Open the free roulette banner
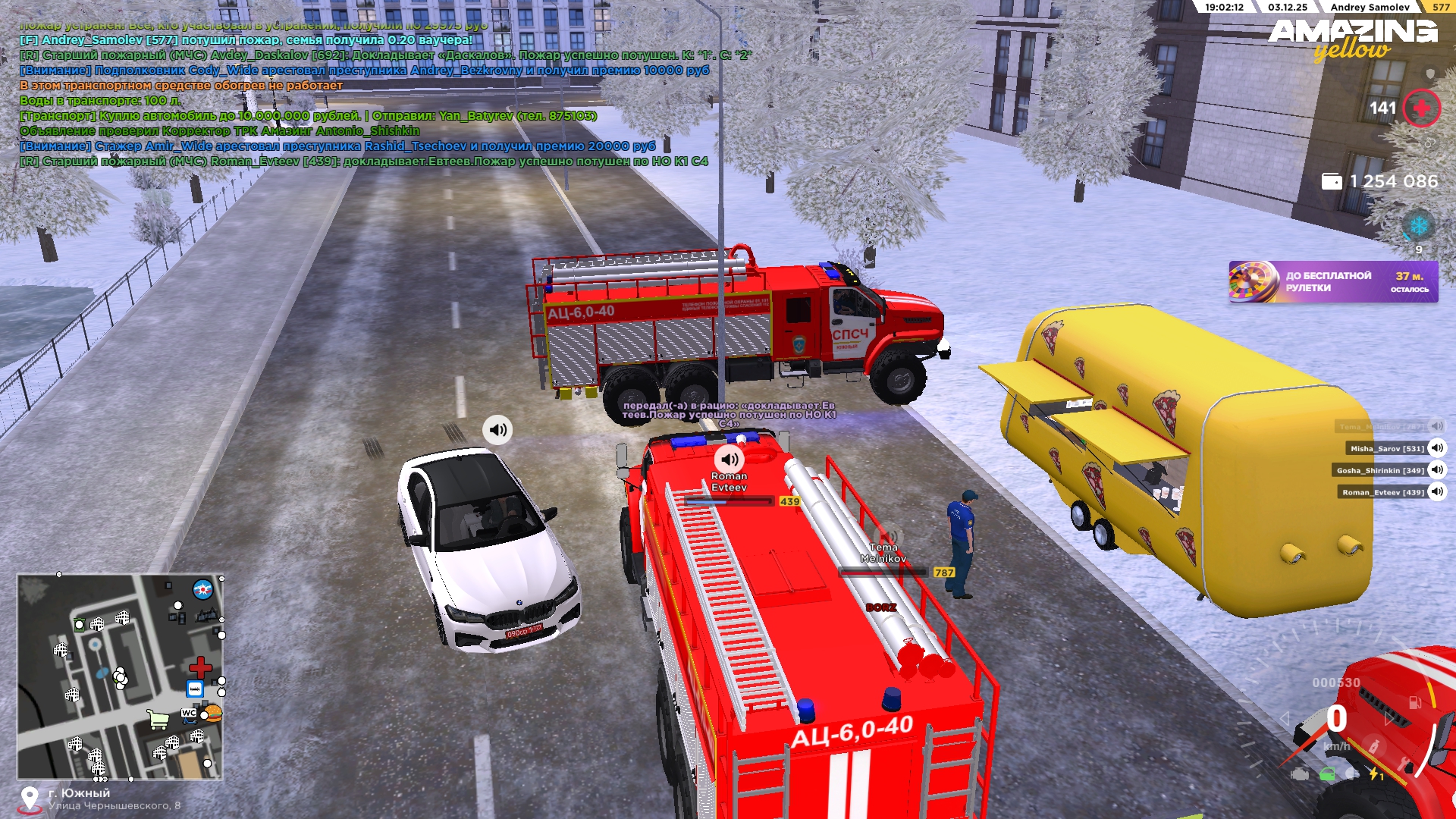The image size is (1456, 819). 1332,281
